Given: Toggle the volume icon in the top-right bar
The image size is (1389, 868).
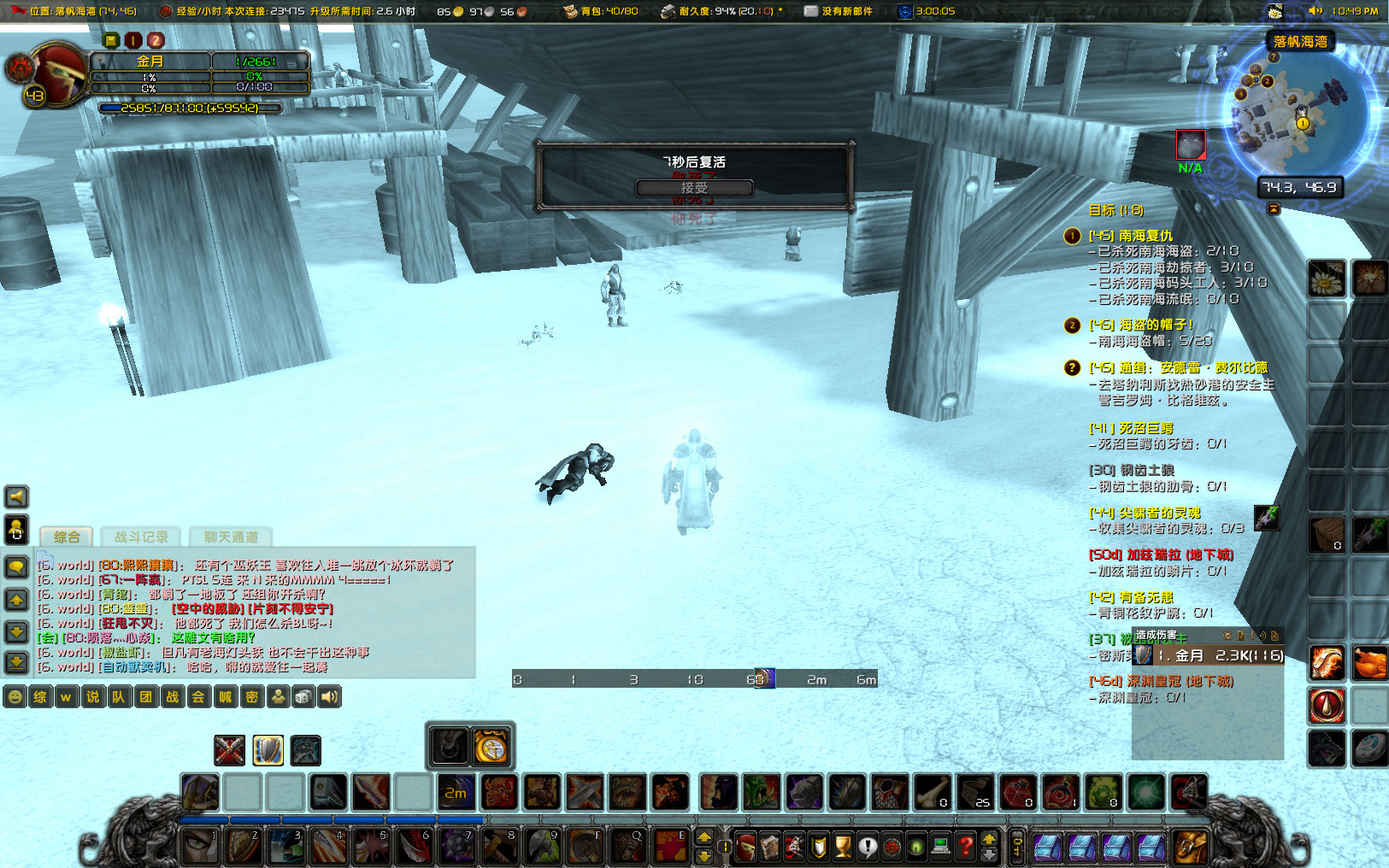Looking at the screenshot, I should pos(1316,12).
